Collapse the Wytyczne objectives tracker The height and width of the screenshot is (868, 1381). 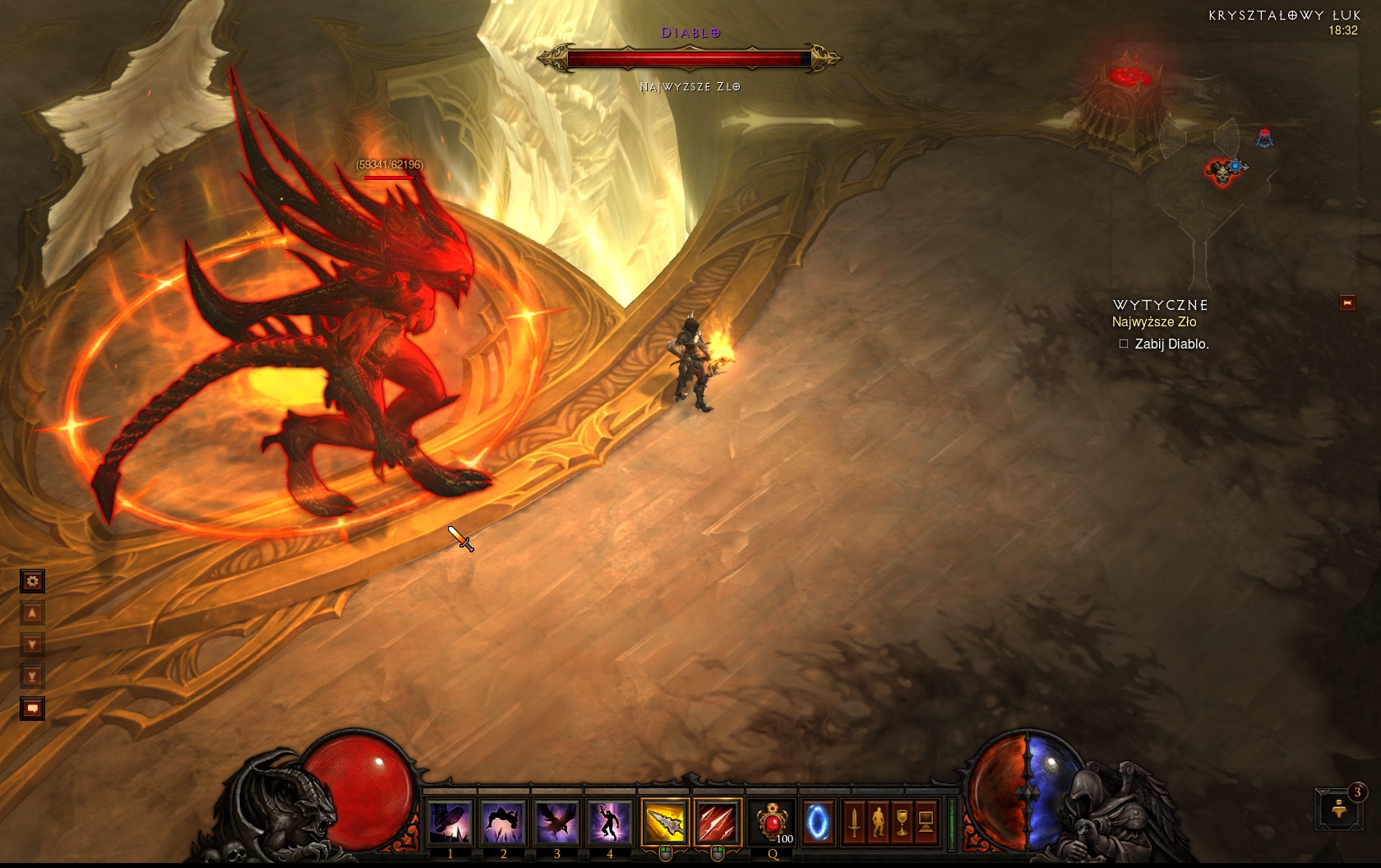pos(1347,303)
